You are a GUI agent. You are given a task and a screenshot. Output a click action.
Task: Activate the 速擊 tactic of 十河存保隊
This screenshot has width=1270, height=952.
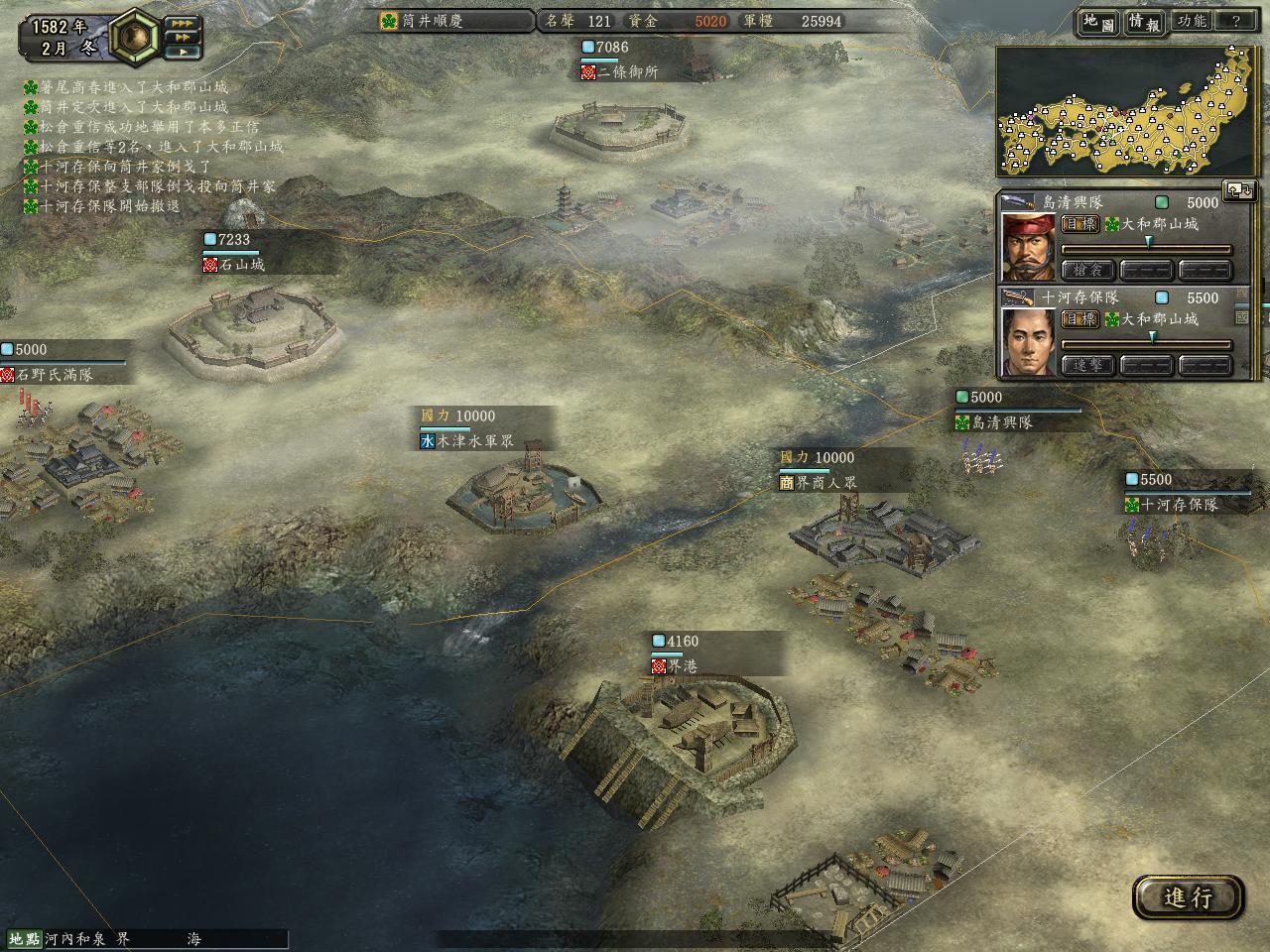tap(1088, 365)
